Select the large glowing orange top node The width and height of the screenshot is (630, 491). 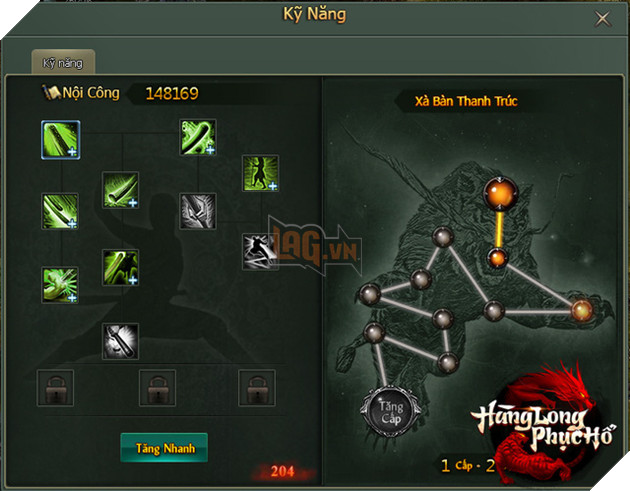(497, 193)
